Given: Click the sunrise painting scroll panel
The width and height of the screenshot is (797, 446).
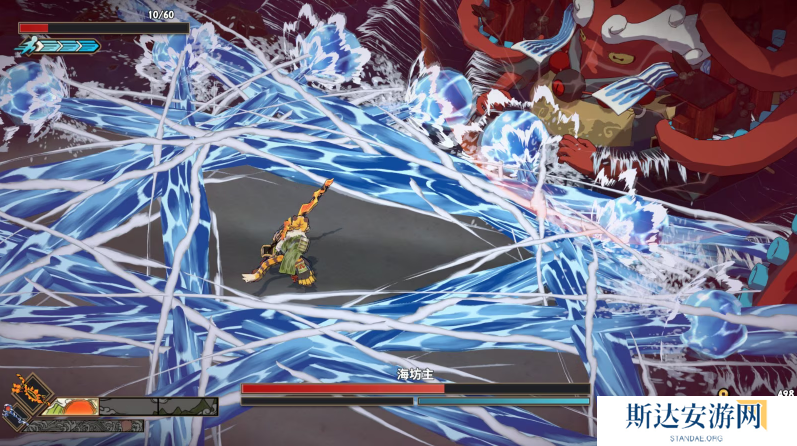Looking at the screenshot, I should (69, 406).
